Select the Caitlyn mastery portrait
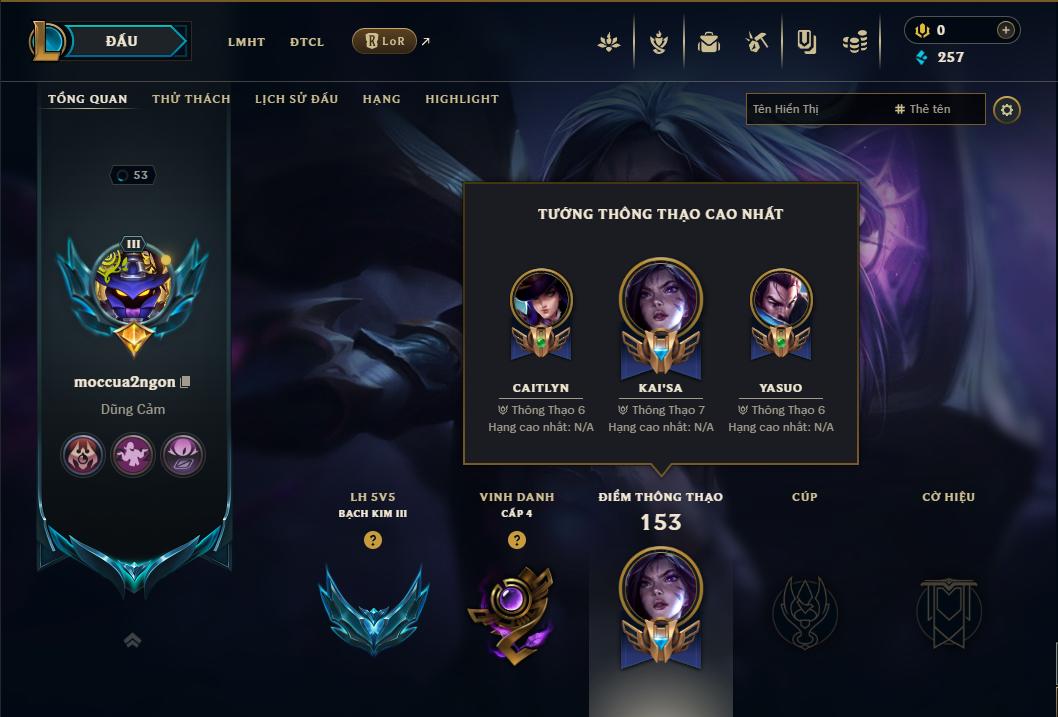Screen dimensions: 1058x717 541,300
